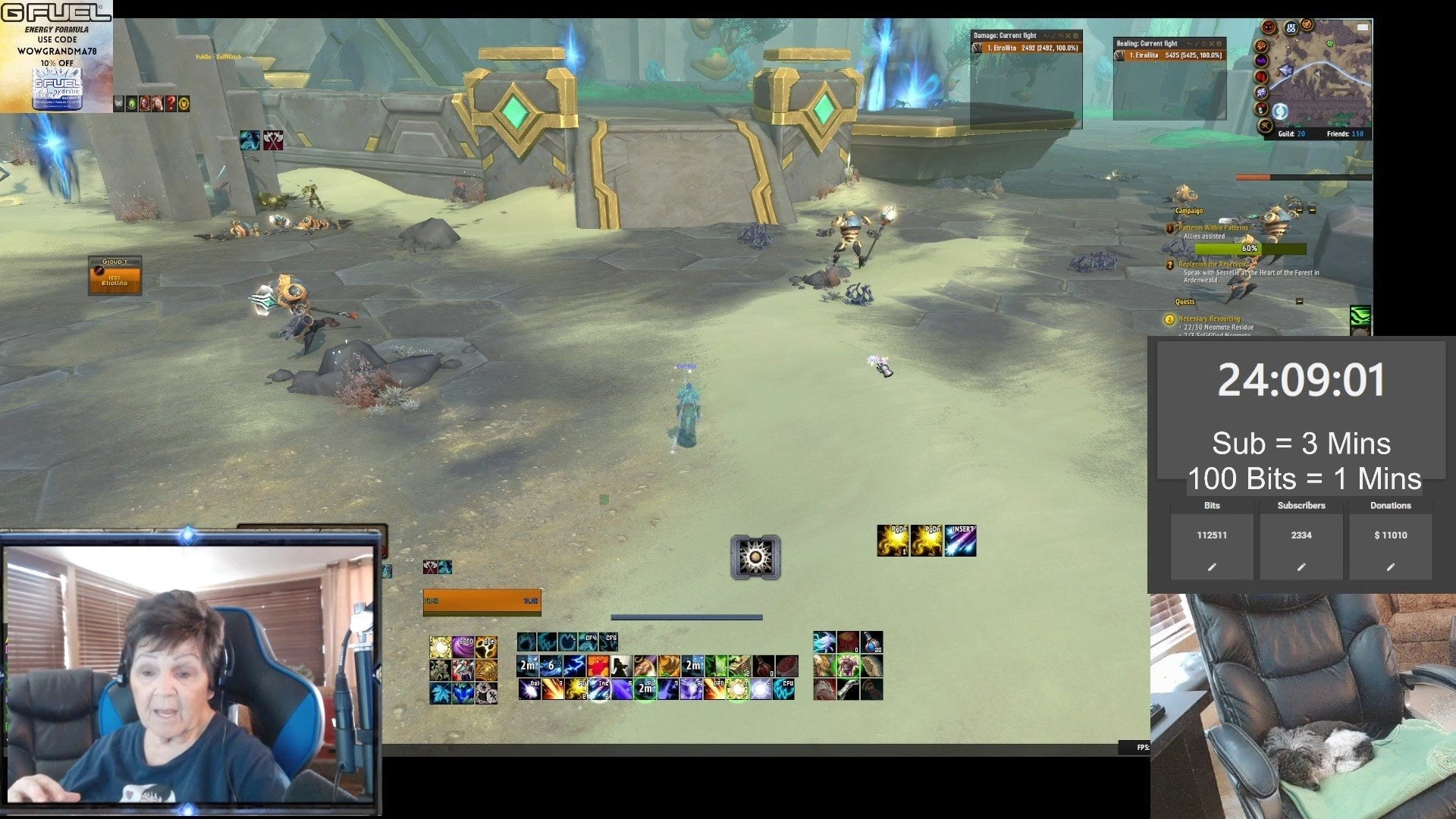The height and width of the screenshot is (819, 1456).
Task: Click the hearthstone swirl icon on the minimap
Action: click(1280, 110)
